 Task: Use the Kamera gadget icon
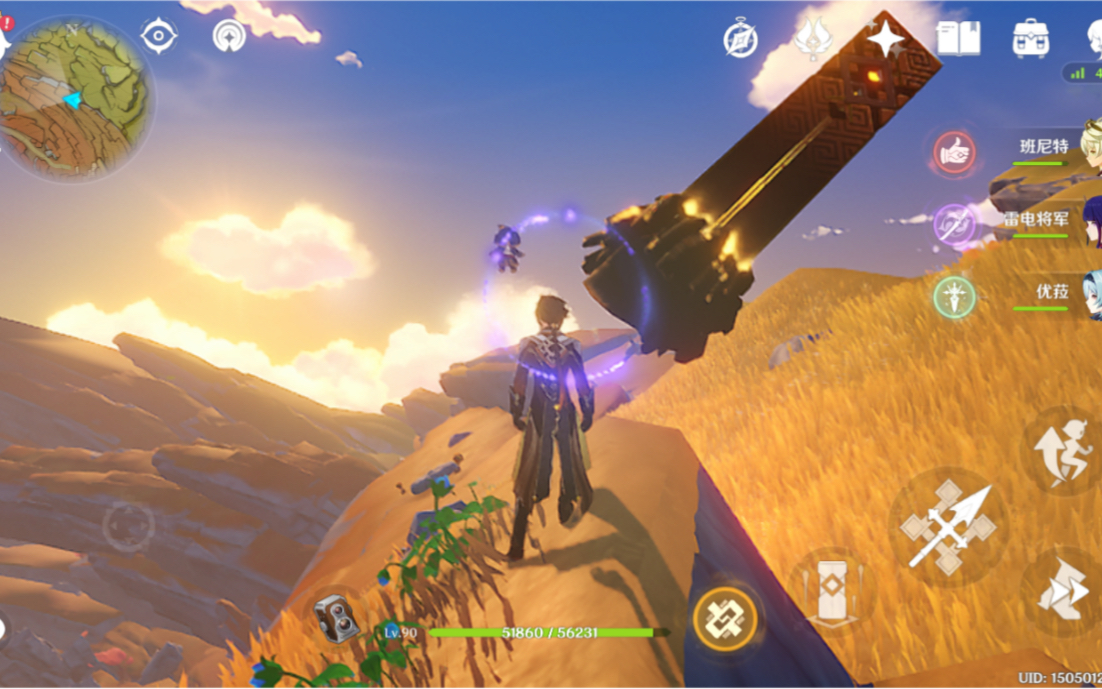pyautogui.click(x=337, y=620)
